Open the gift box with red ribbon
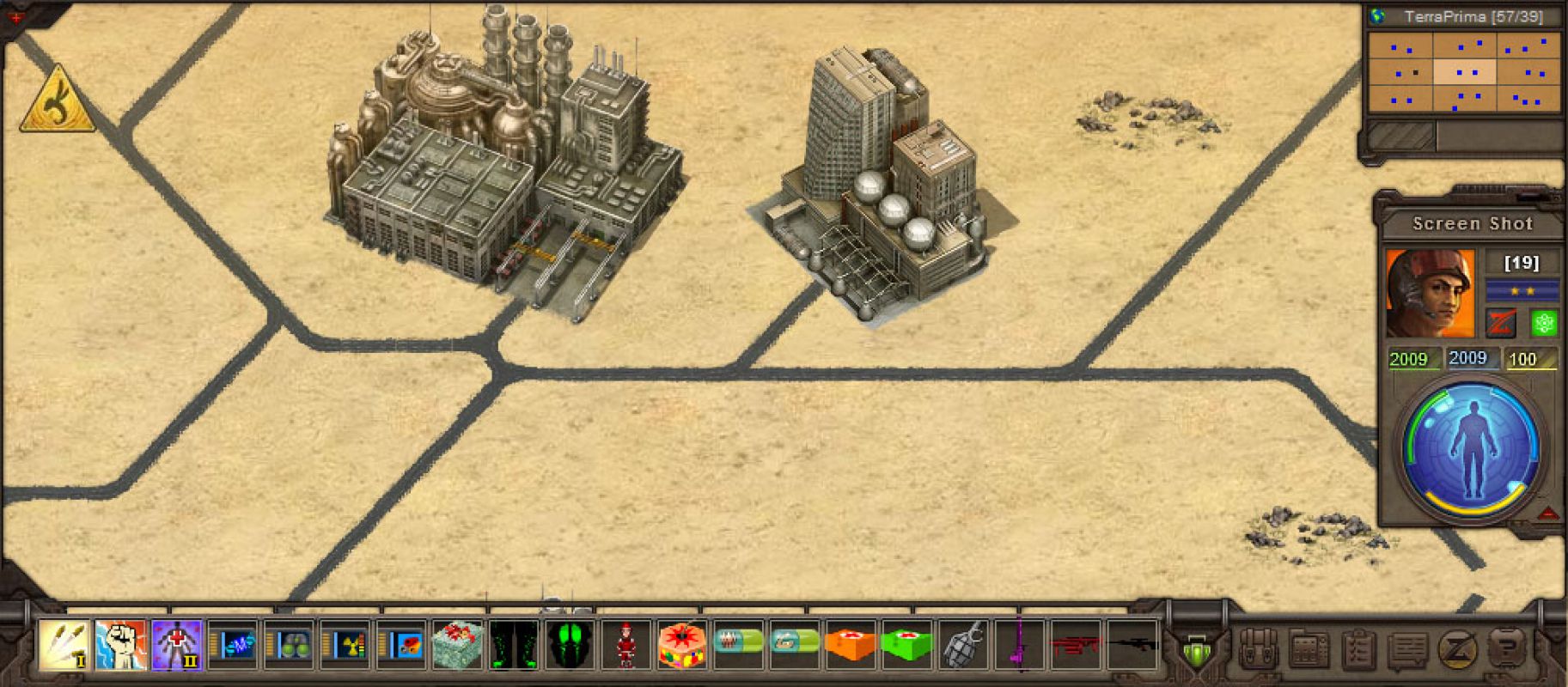 tap(458, 645)
